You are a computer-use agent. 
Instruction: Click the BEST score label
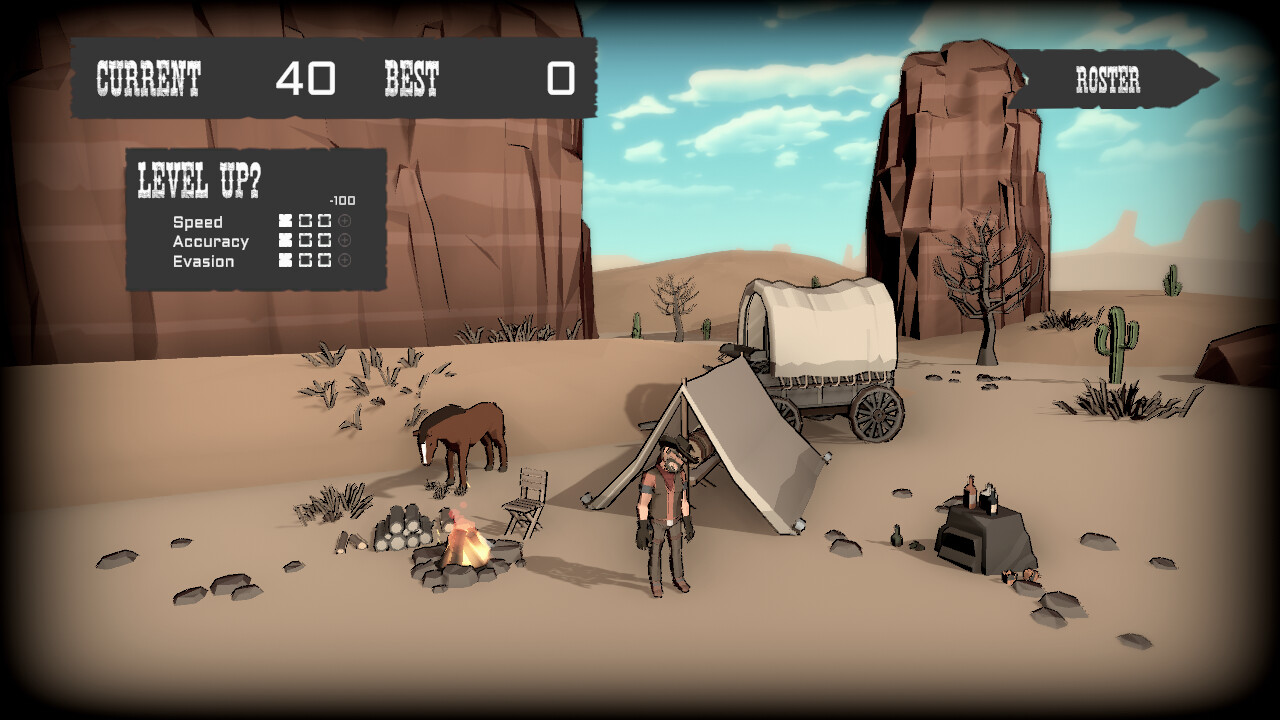[x=410, y=74]
